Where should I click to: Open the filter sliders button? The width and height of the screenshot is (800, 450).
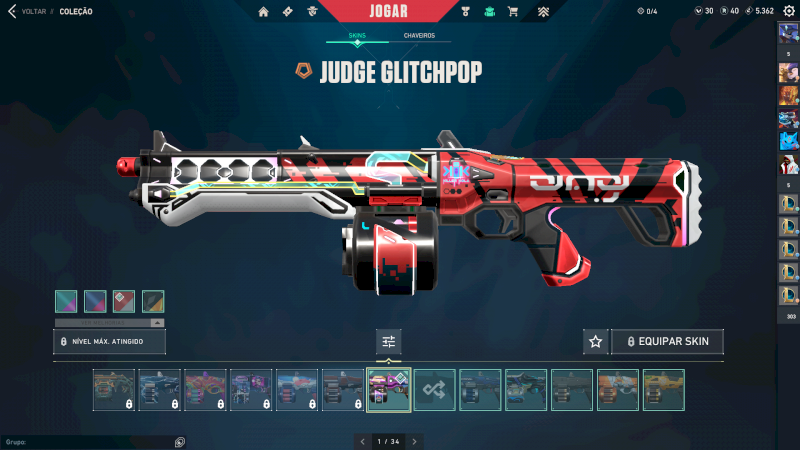389,342
